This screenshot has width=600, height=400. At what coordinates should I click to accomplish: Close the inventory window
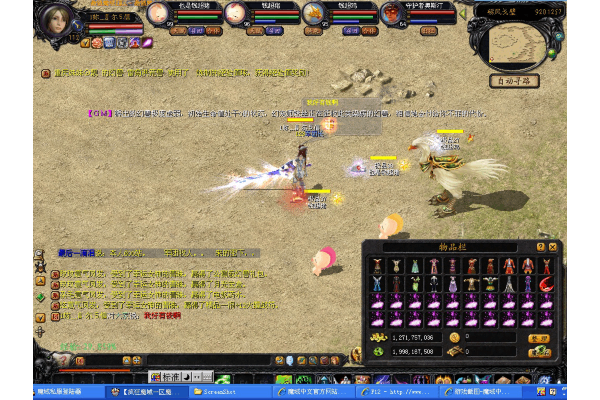(x=553, y=246)
